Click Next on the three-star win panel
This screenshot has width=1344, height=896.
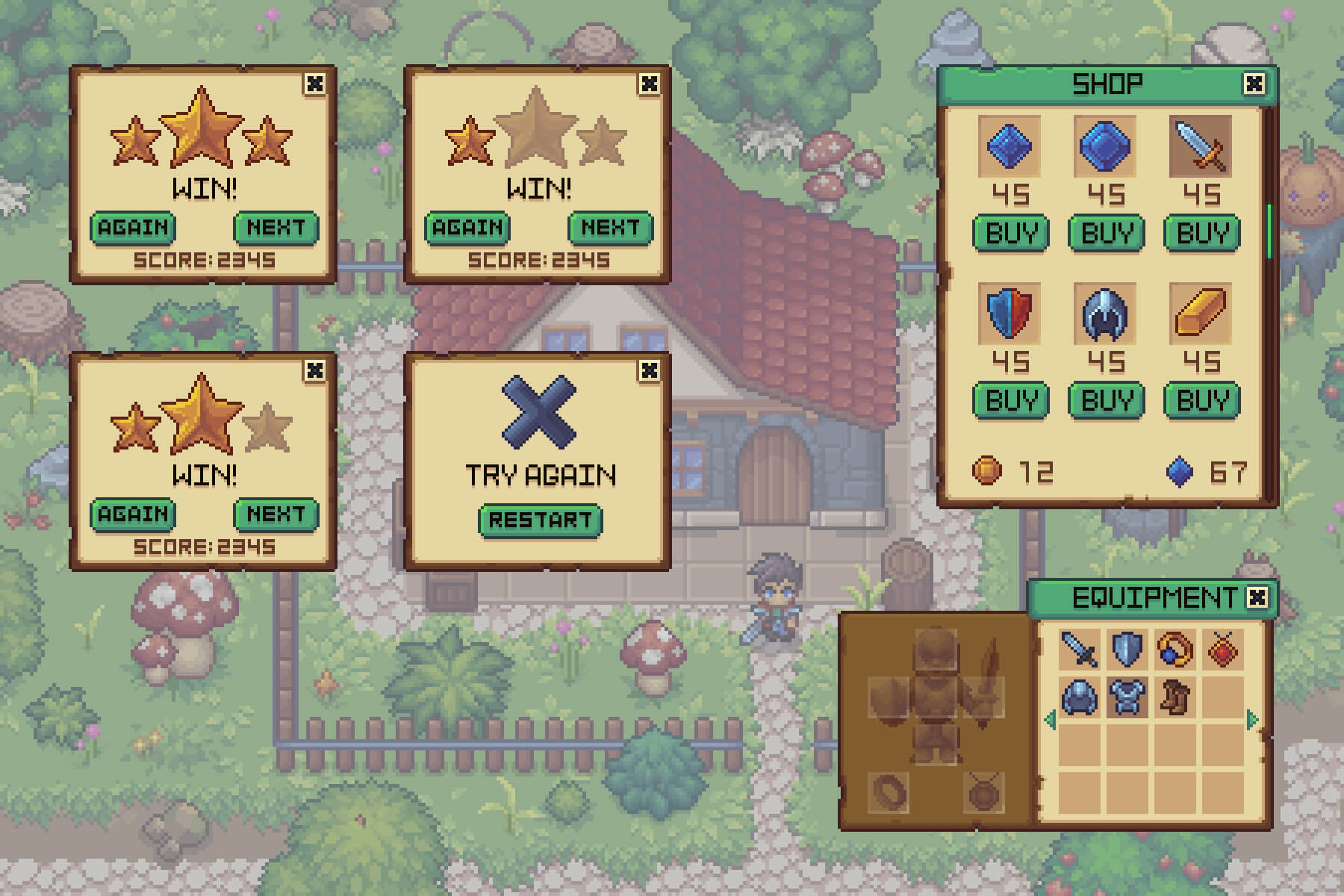click(276, 228)
